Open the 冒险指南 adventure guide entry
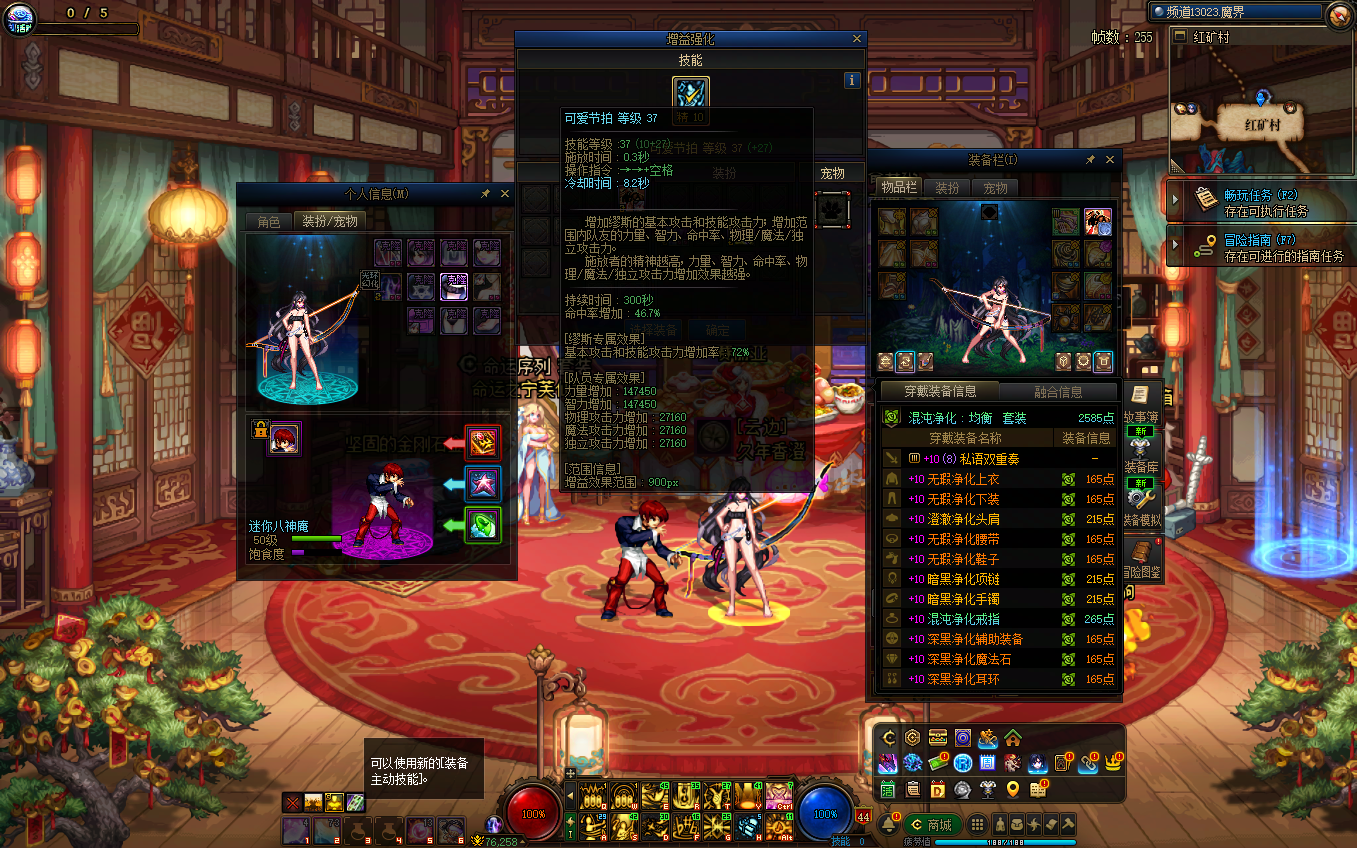Viewport: 1357px width, 848px height. coord(1260,248)
